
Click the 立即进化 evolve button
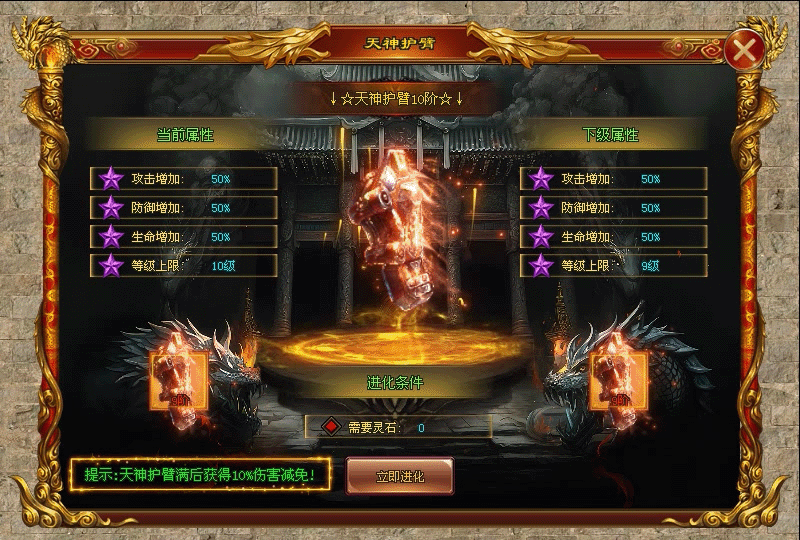tap(400, 476)
